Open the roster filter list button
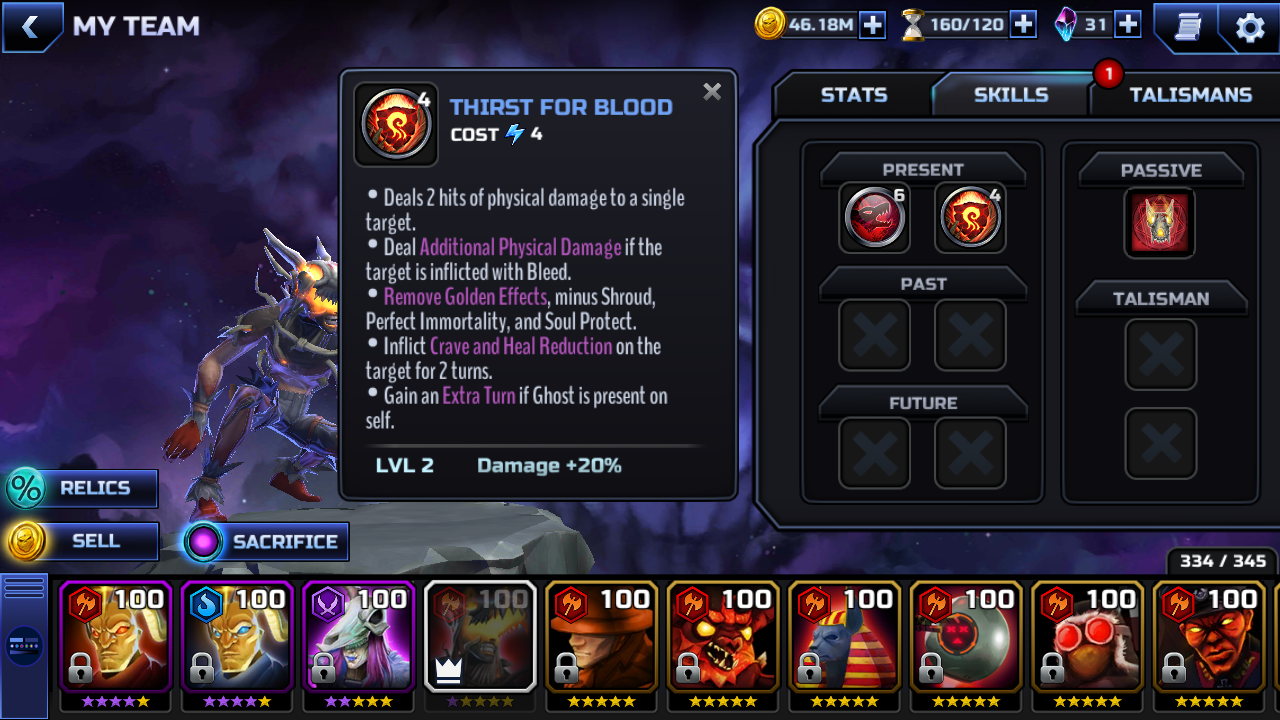The image size is (1280, 720). point(24,646)
